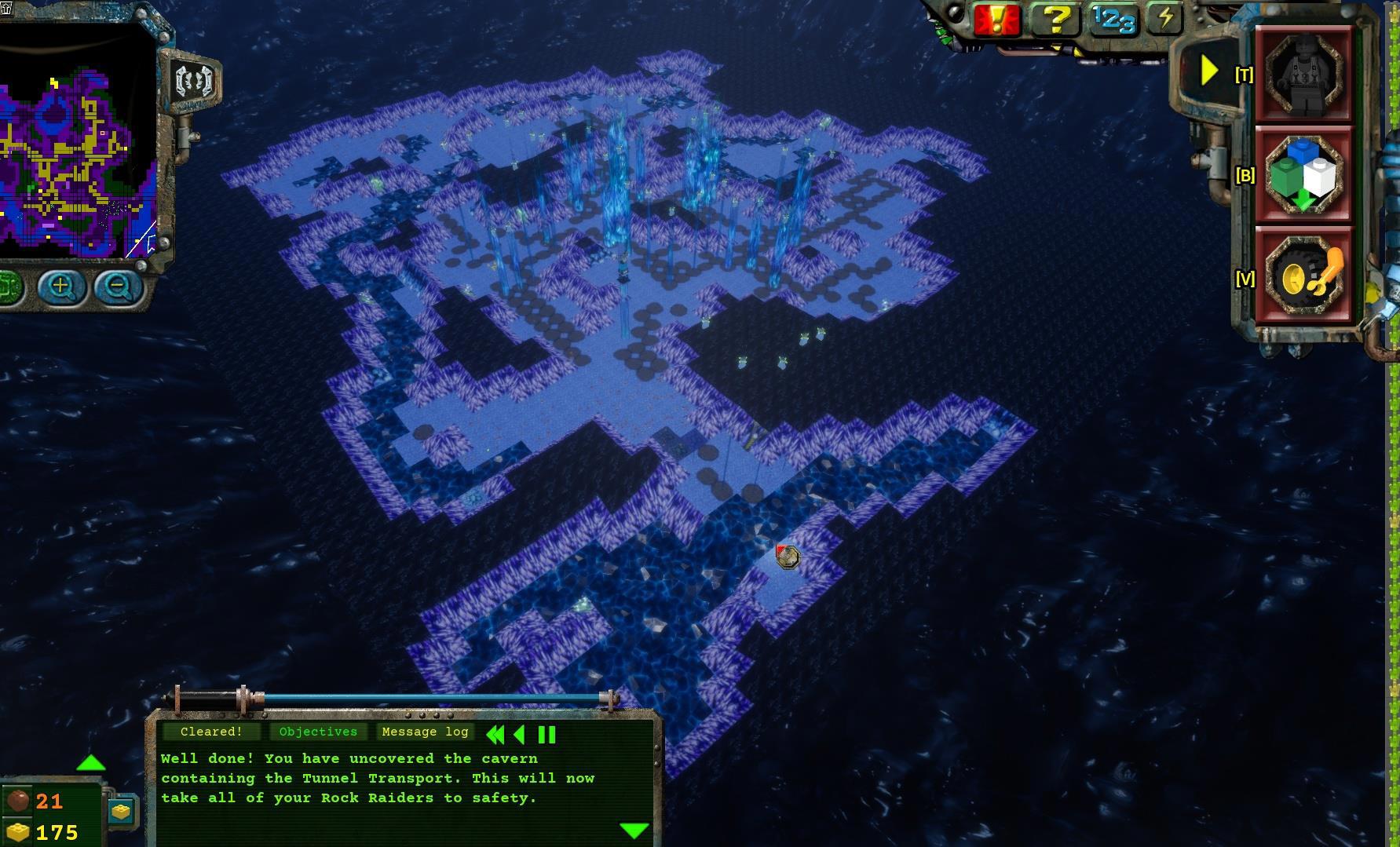The width and height of the screenshot is (1400, 847).
Task: Open the yellow question mark help
Action: (x=1056, y=18)
